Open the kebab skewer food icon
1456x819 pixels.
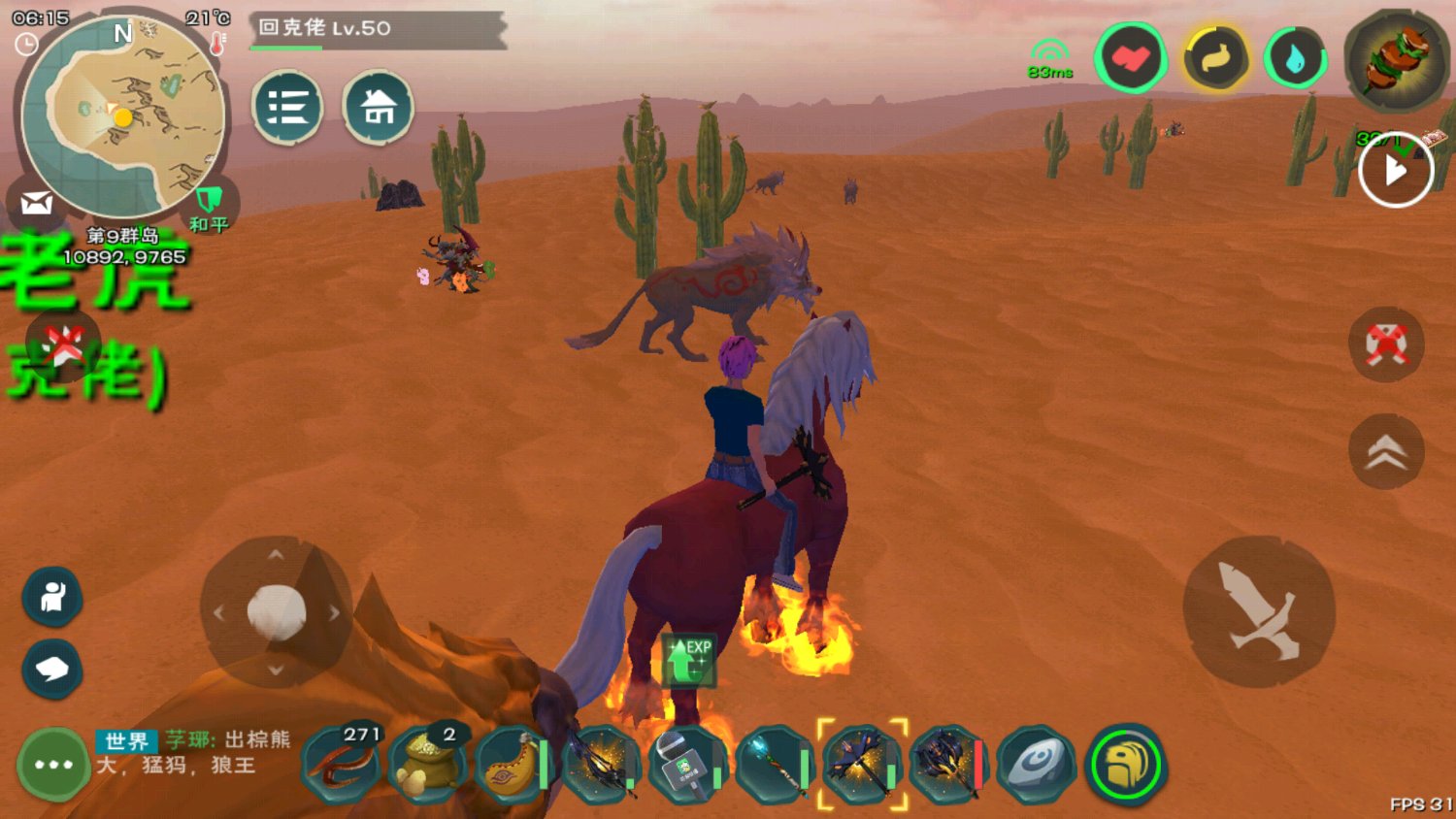click(1396, 60)
